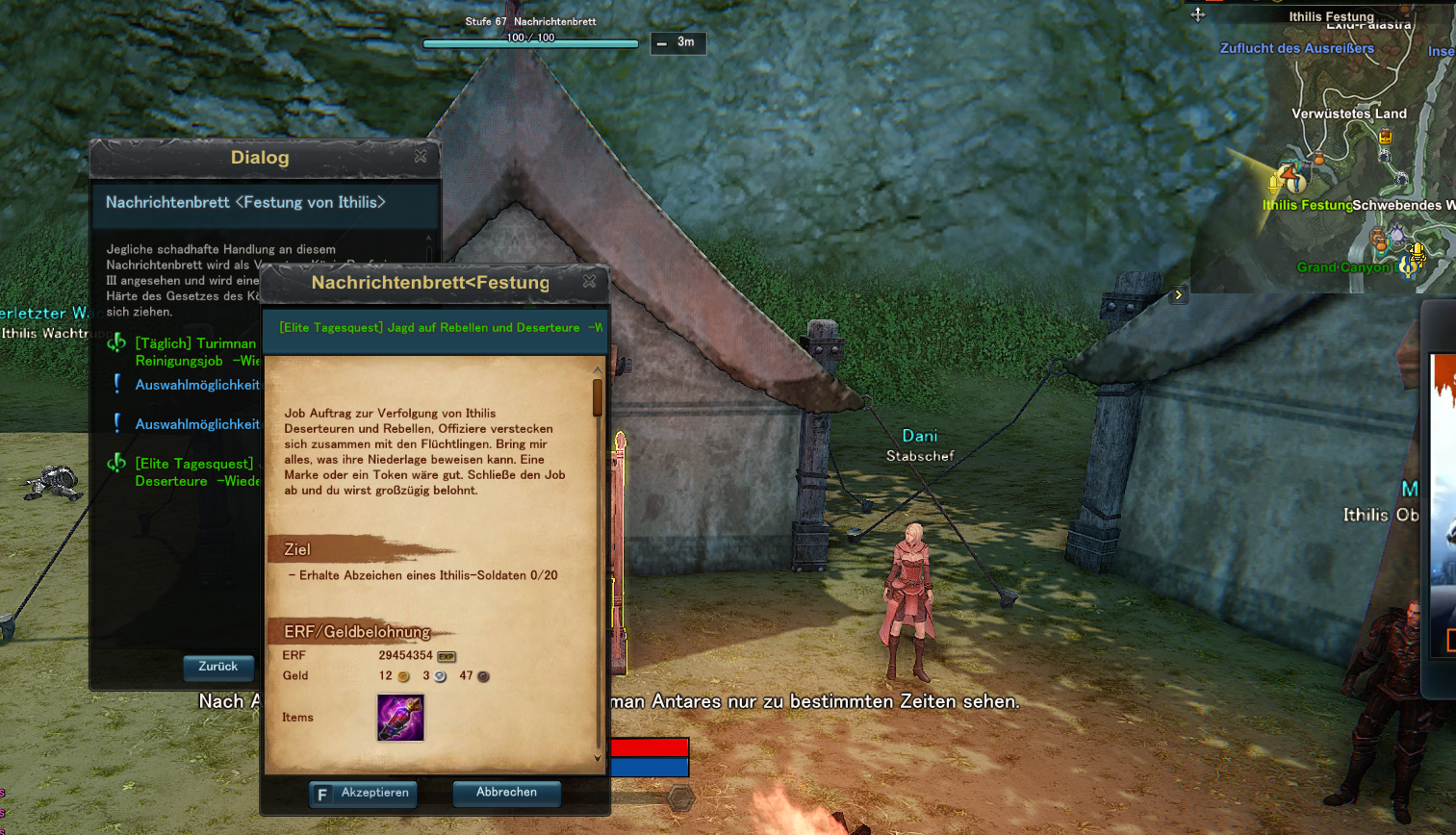Inspect the purple reward item icon
This screenshot has width=1456, height=835.
click(400, 718)
